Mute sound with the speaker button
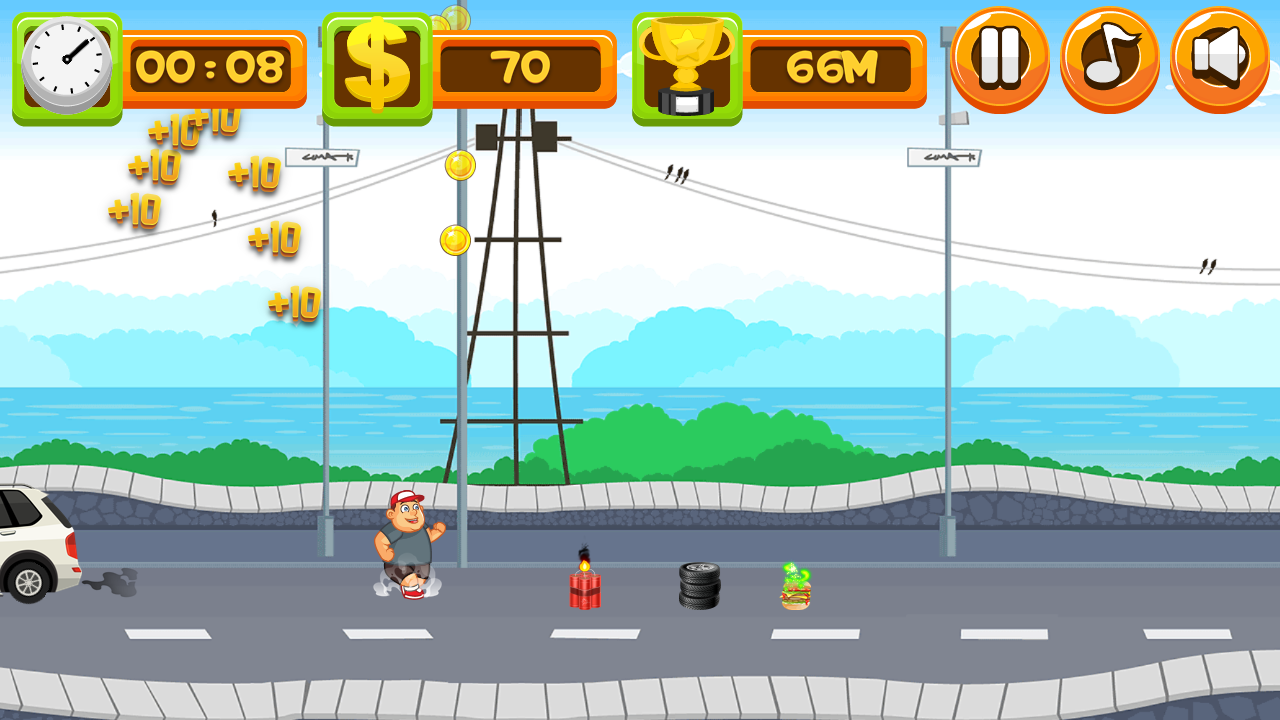 tap(1219, 58)
